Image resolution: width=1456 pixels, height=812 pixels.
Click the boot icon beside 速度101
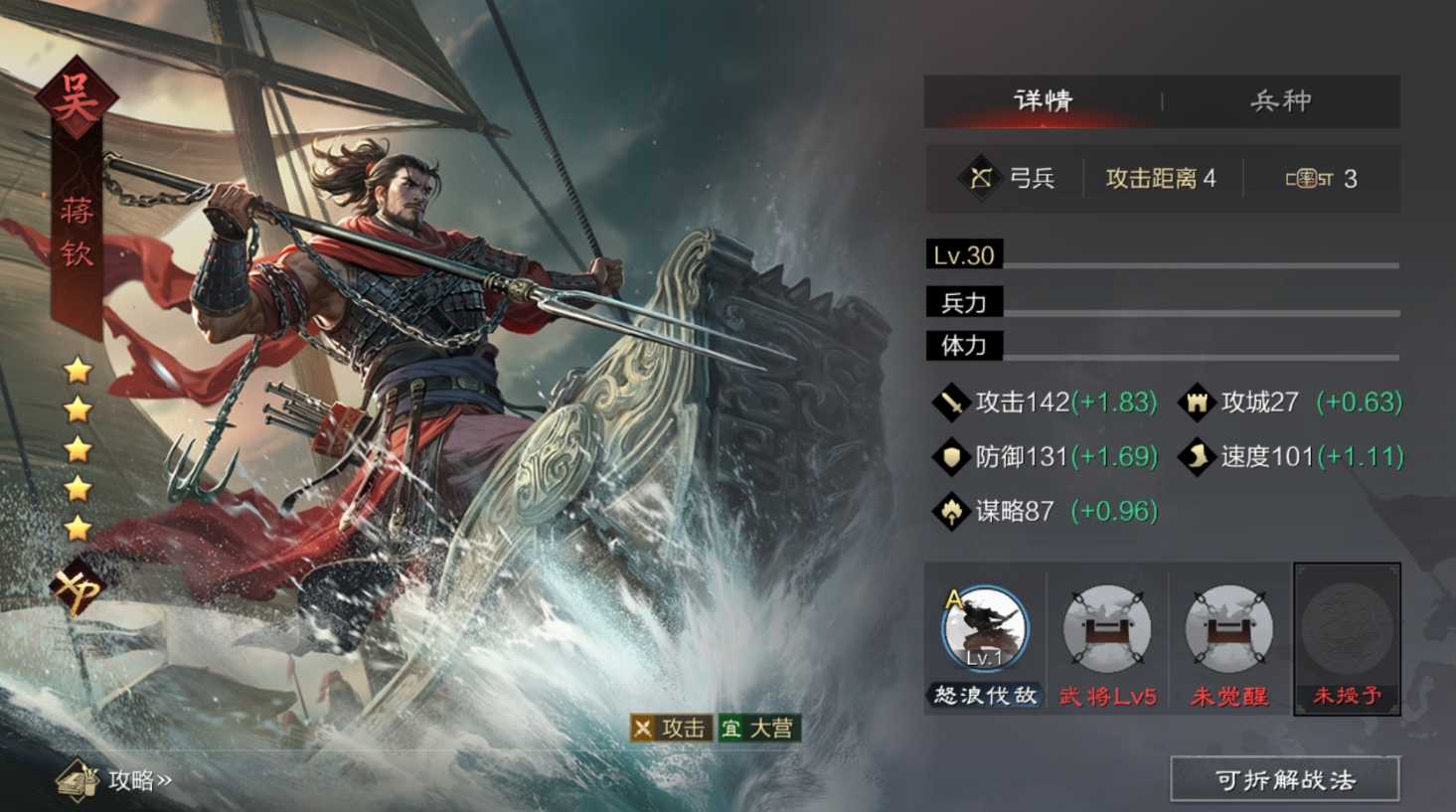point(1198,456)
